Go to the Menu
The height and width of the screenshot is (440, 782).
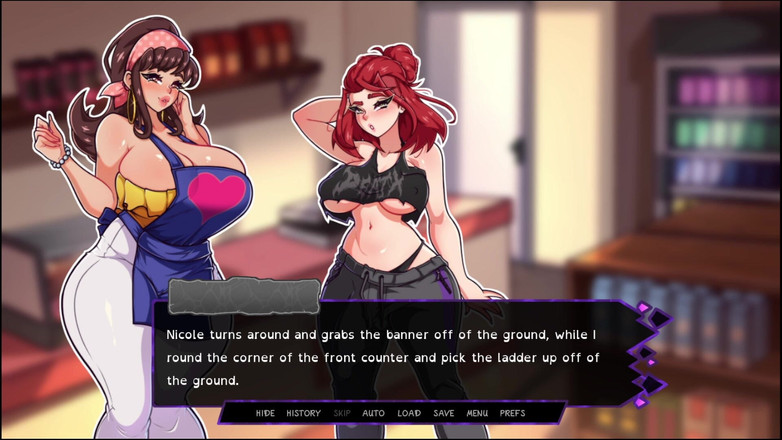(477, 413)
